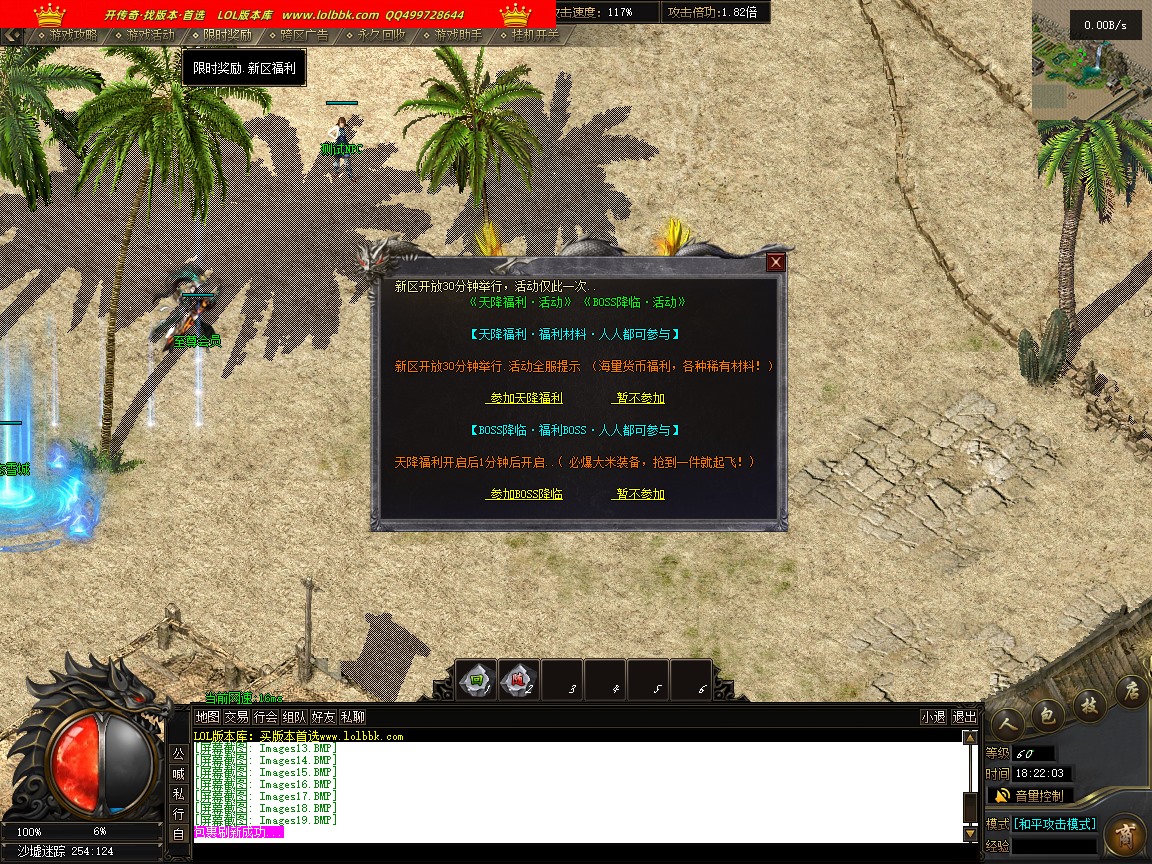
Task: Open the 商 shop round button
Action: [x=1125, y=835]
